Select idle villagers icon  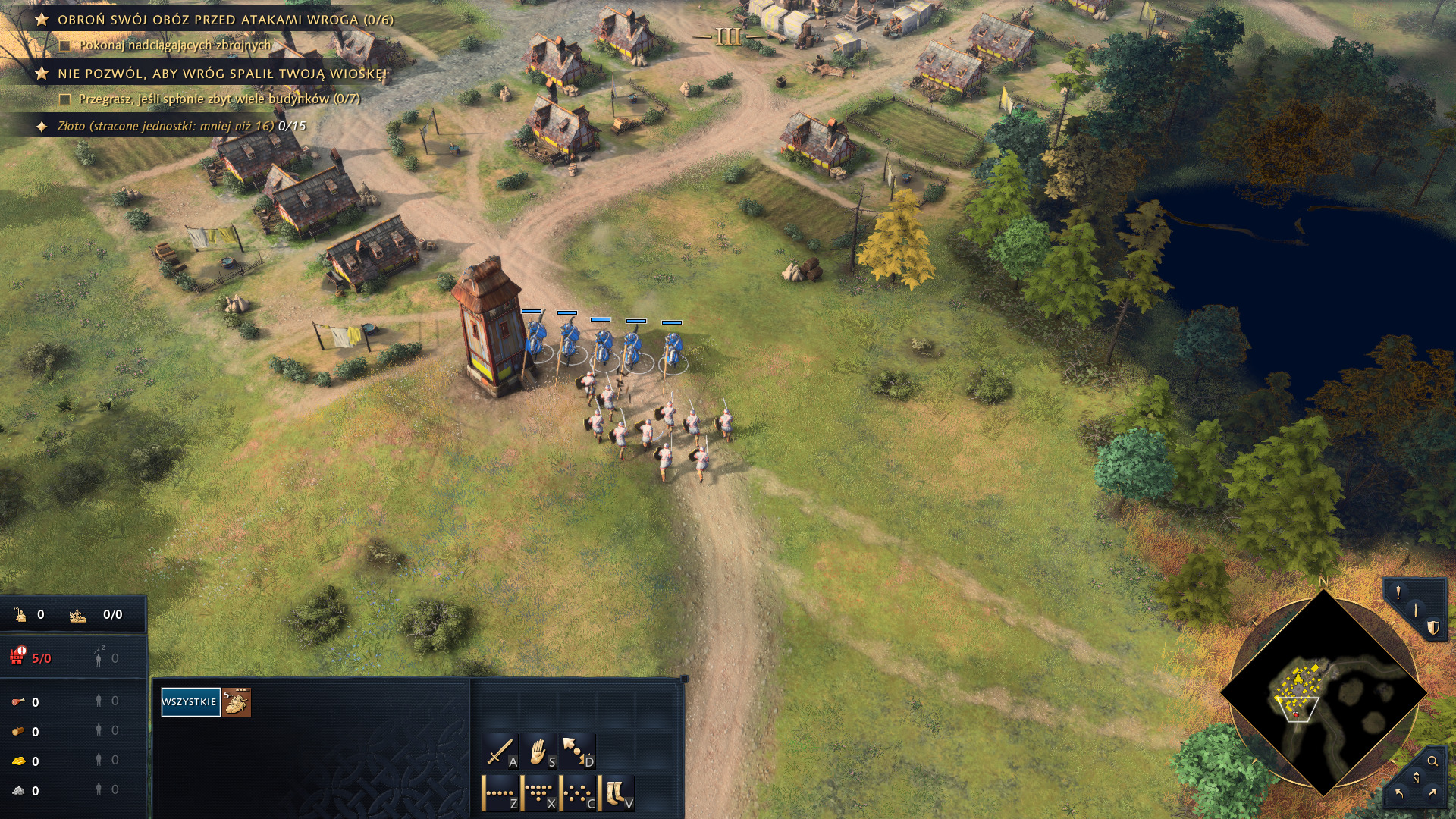point(99,658)
